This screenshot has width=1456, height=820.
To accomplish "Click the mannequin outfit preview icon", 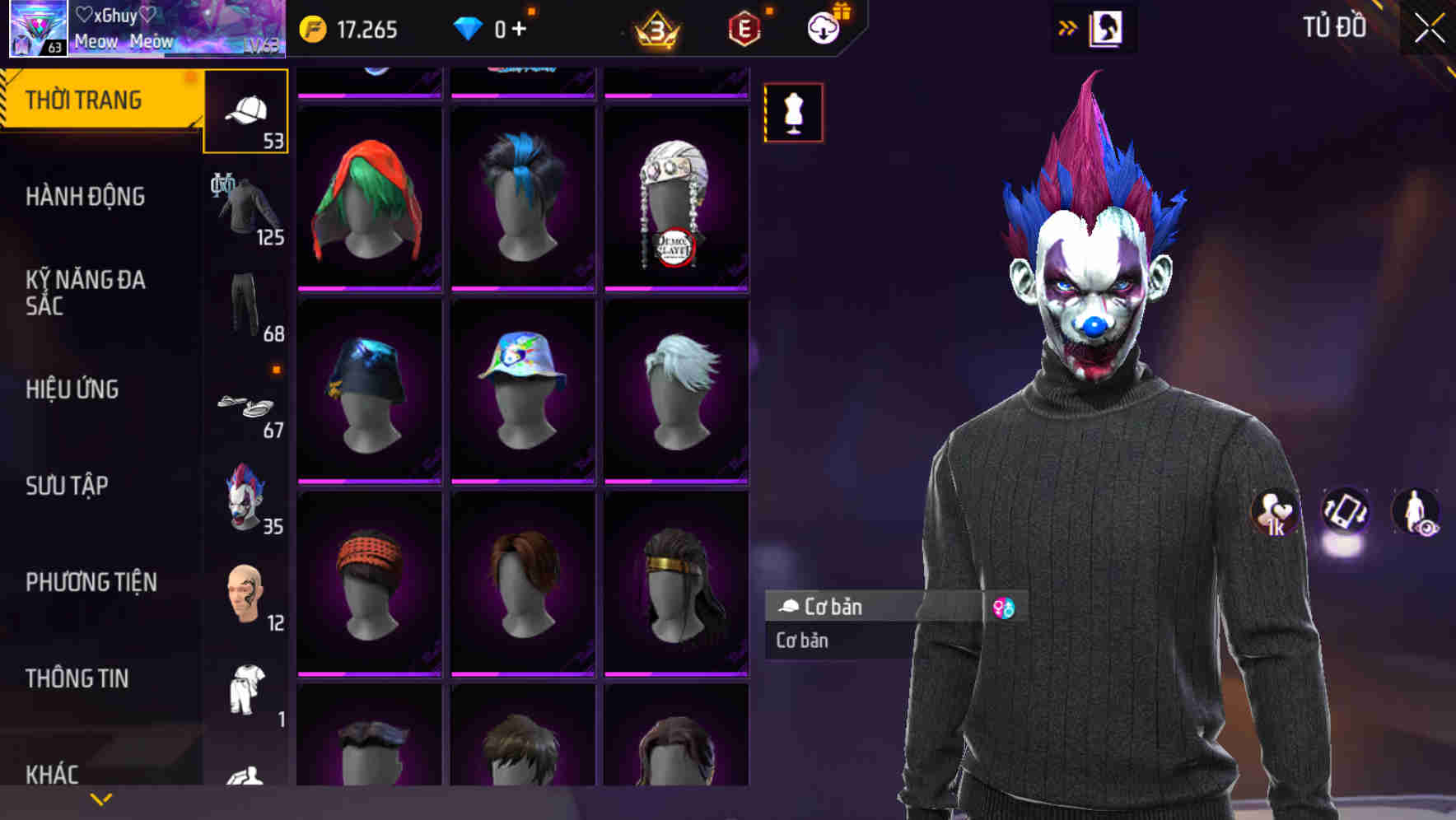I will 793,112.
